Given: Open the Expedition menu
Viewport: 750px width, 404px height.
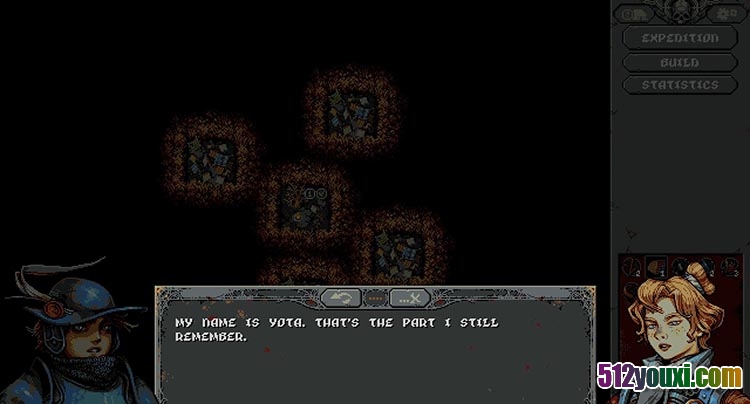Looking at the screenshot, I should [680, 38].
